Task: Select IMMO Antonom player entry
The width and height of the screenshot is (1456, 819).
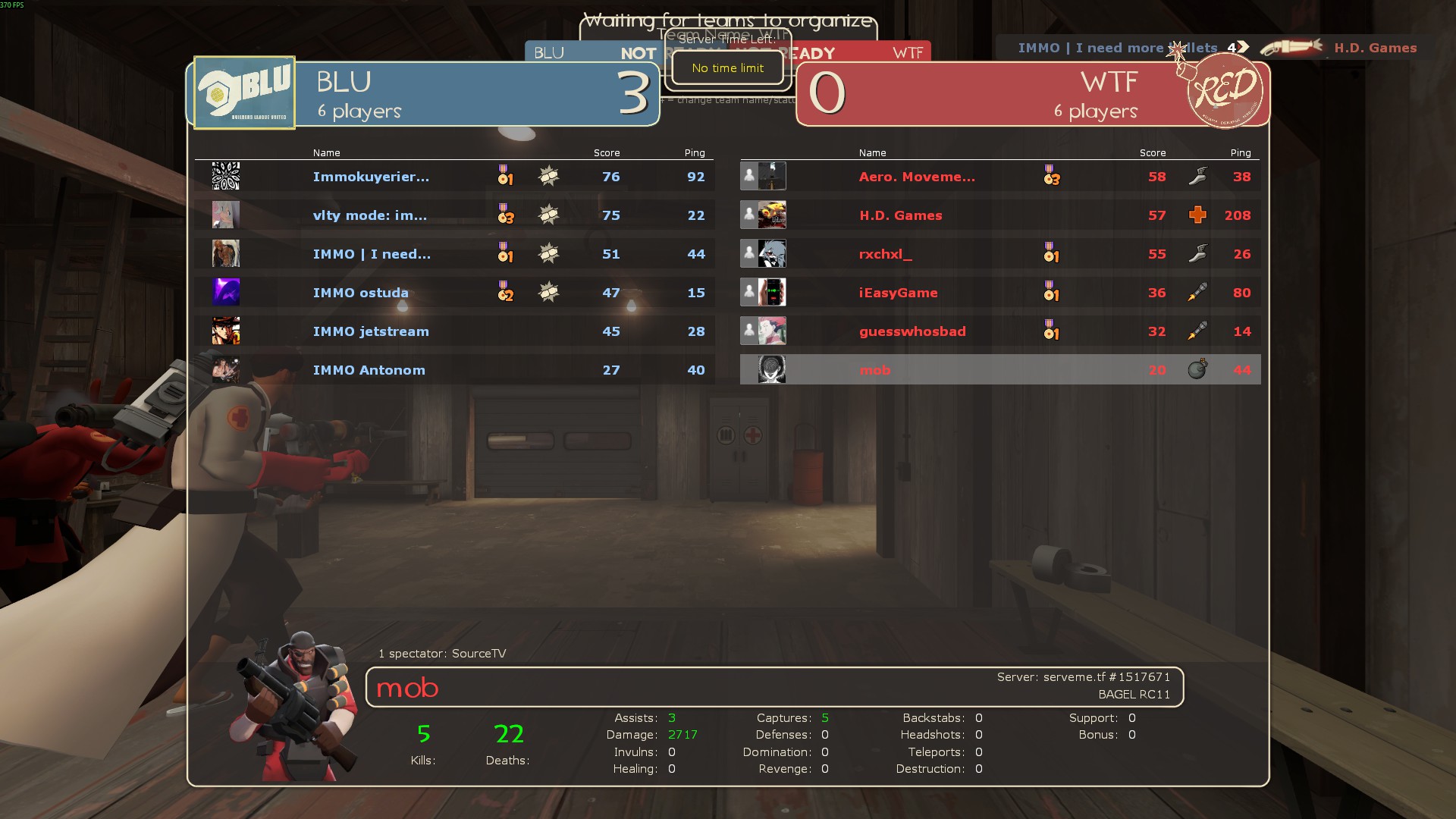Action: point(369,370)
